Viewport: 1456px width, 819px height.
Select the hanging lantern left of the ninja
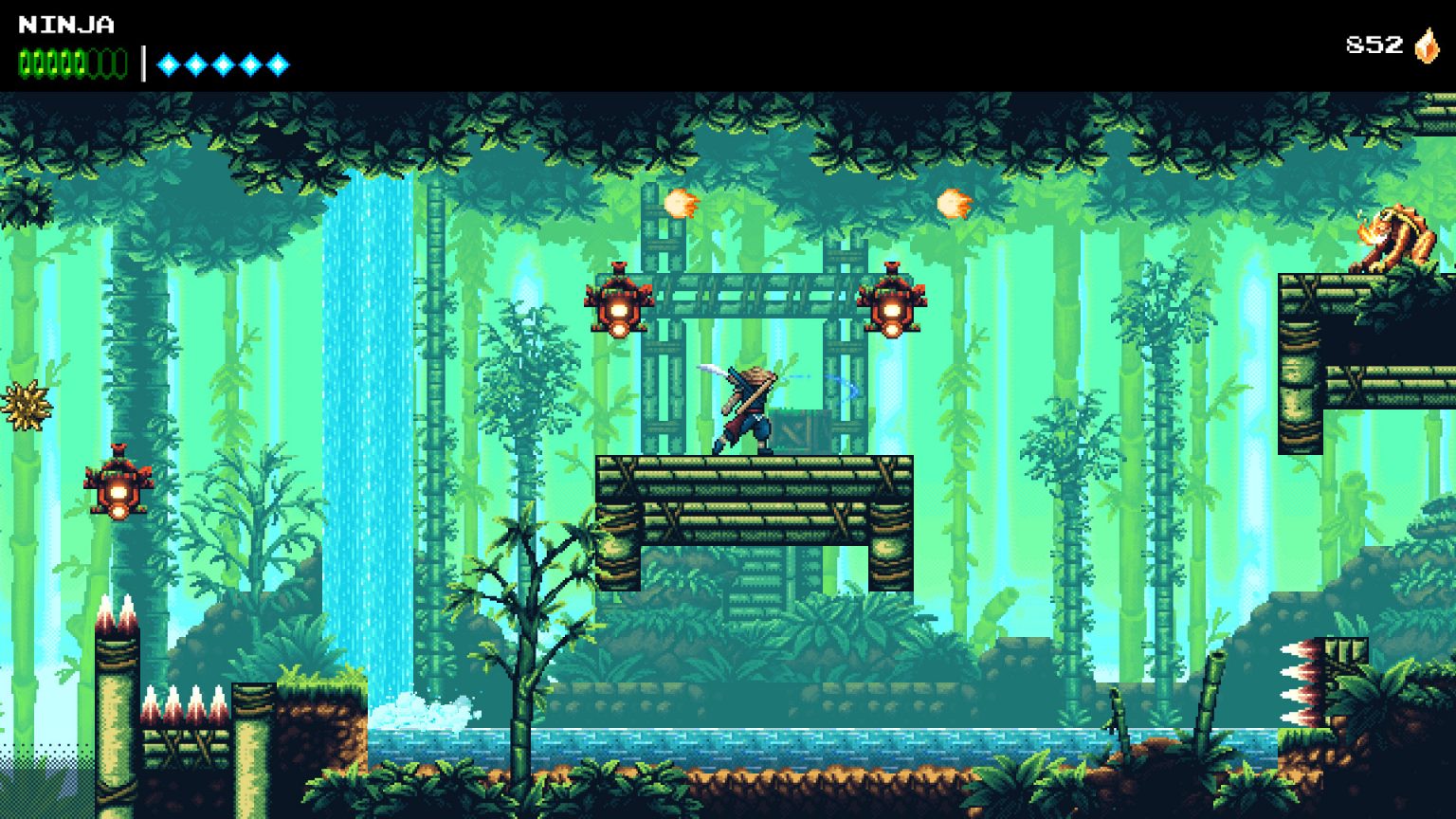coord(621,308)
